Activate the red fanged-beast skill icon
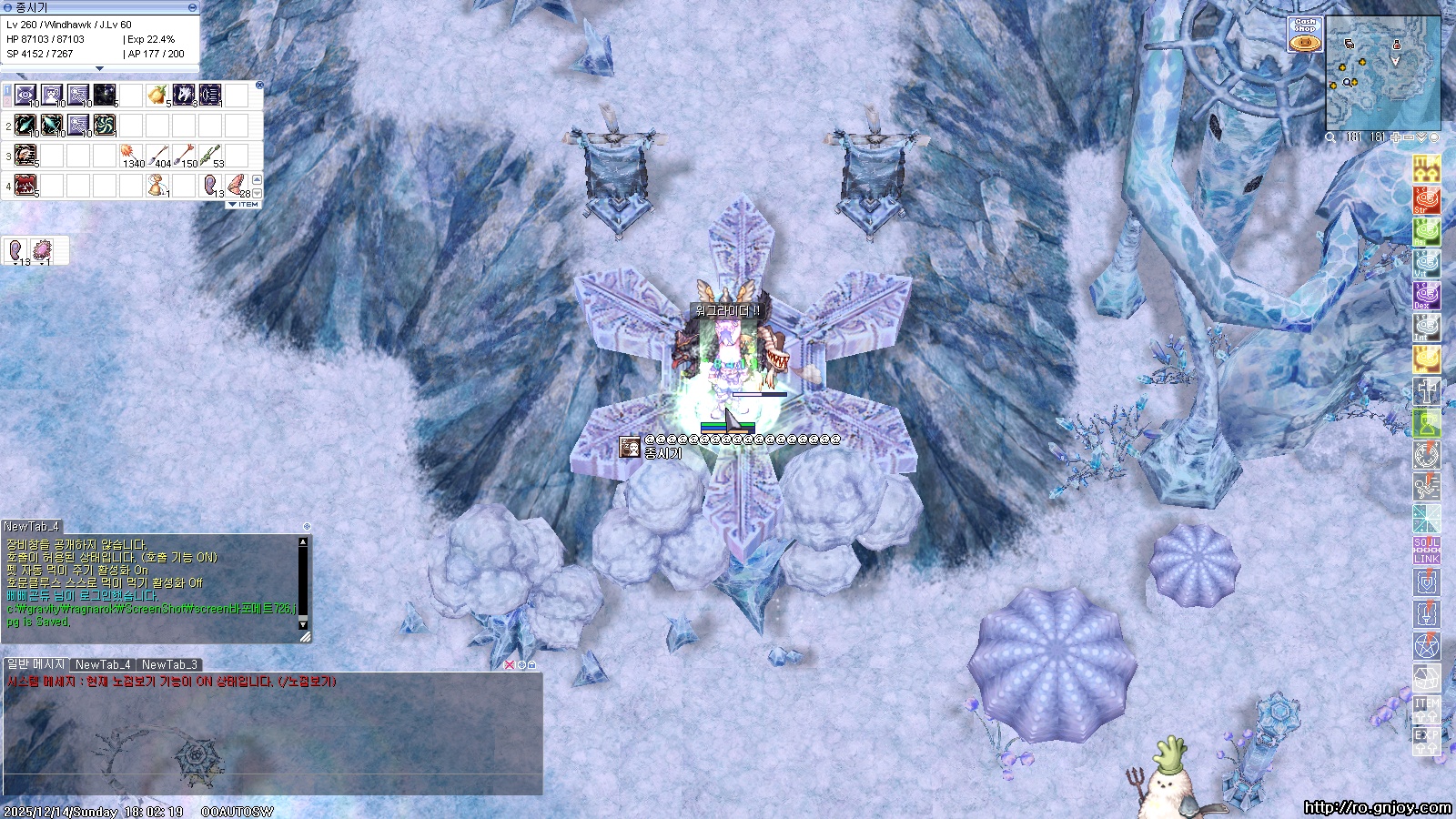Screen dimensions: 1456x819 coord(25,186)
